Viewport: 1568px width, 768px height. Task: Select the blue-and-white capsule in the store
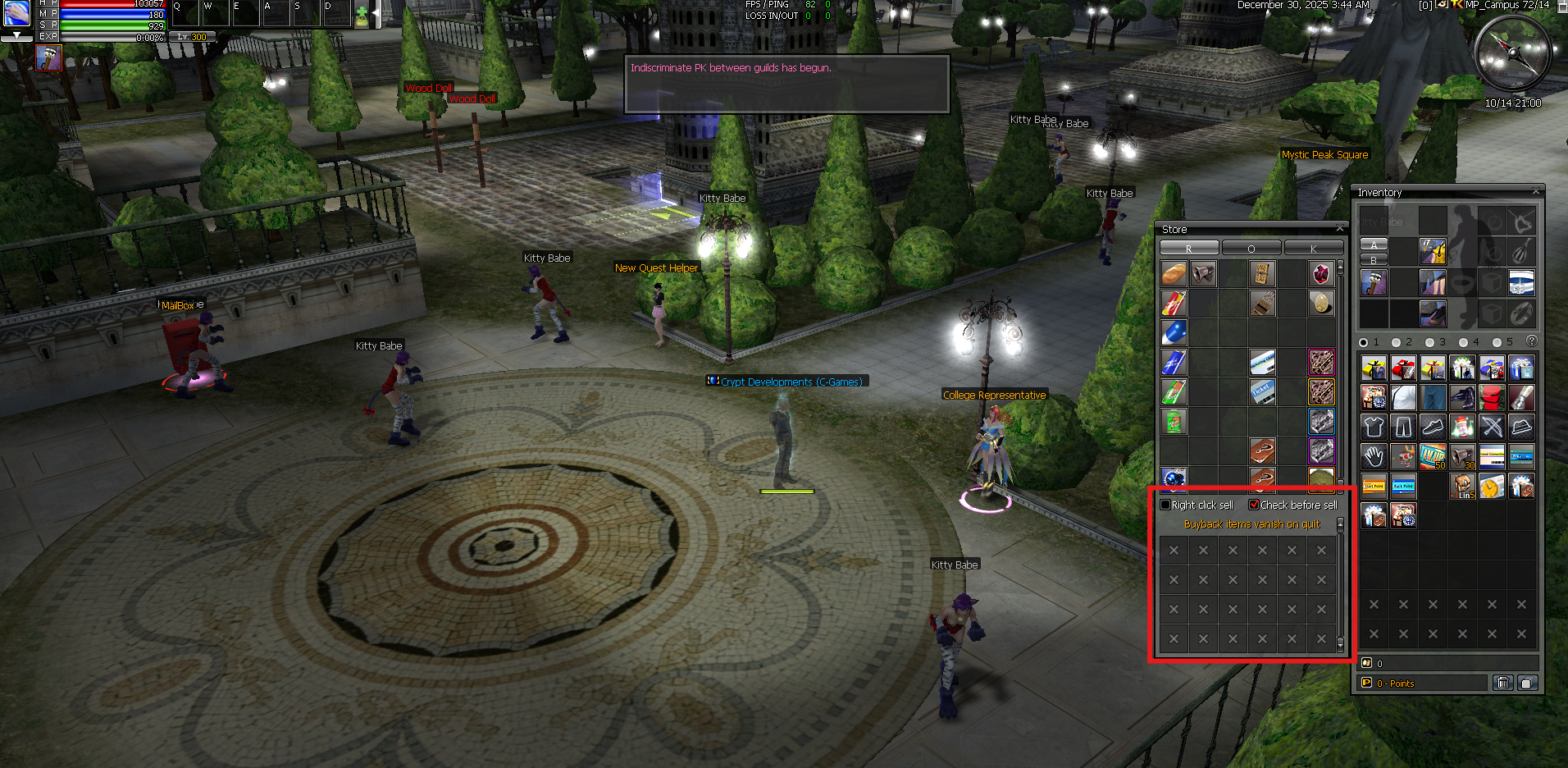1174,332
